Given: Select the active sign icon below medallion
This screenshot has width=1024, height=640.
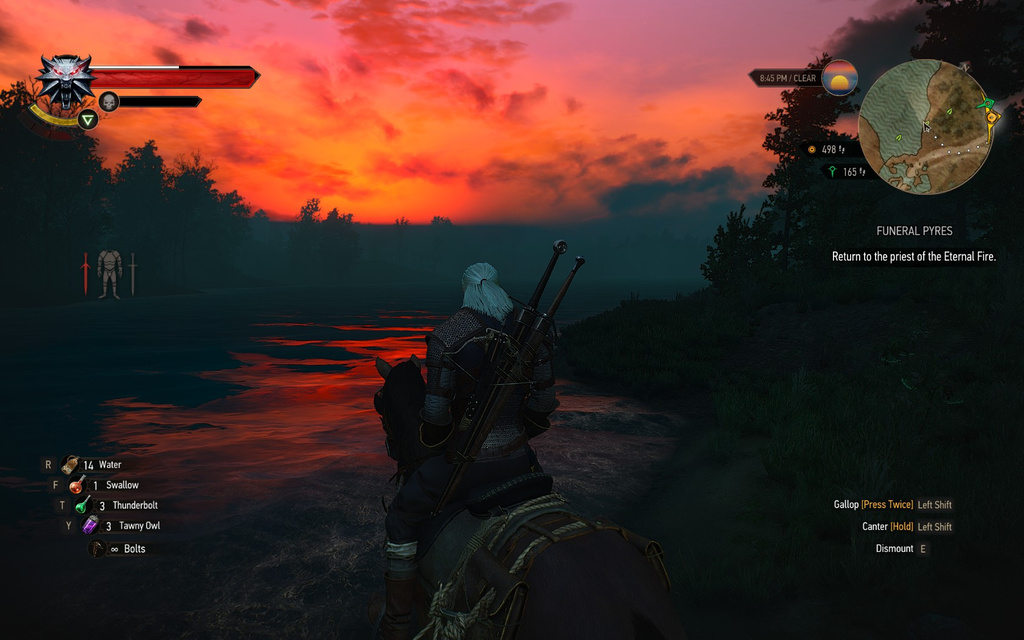Looking at the screenshot, I should tap(88, 121).
